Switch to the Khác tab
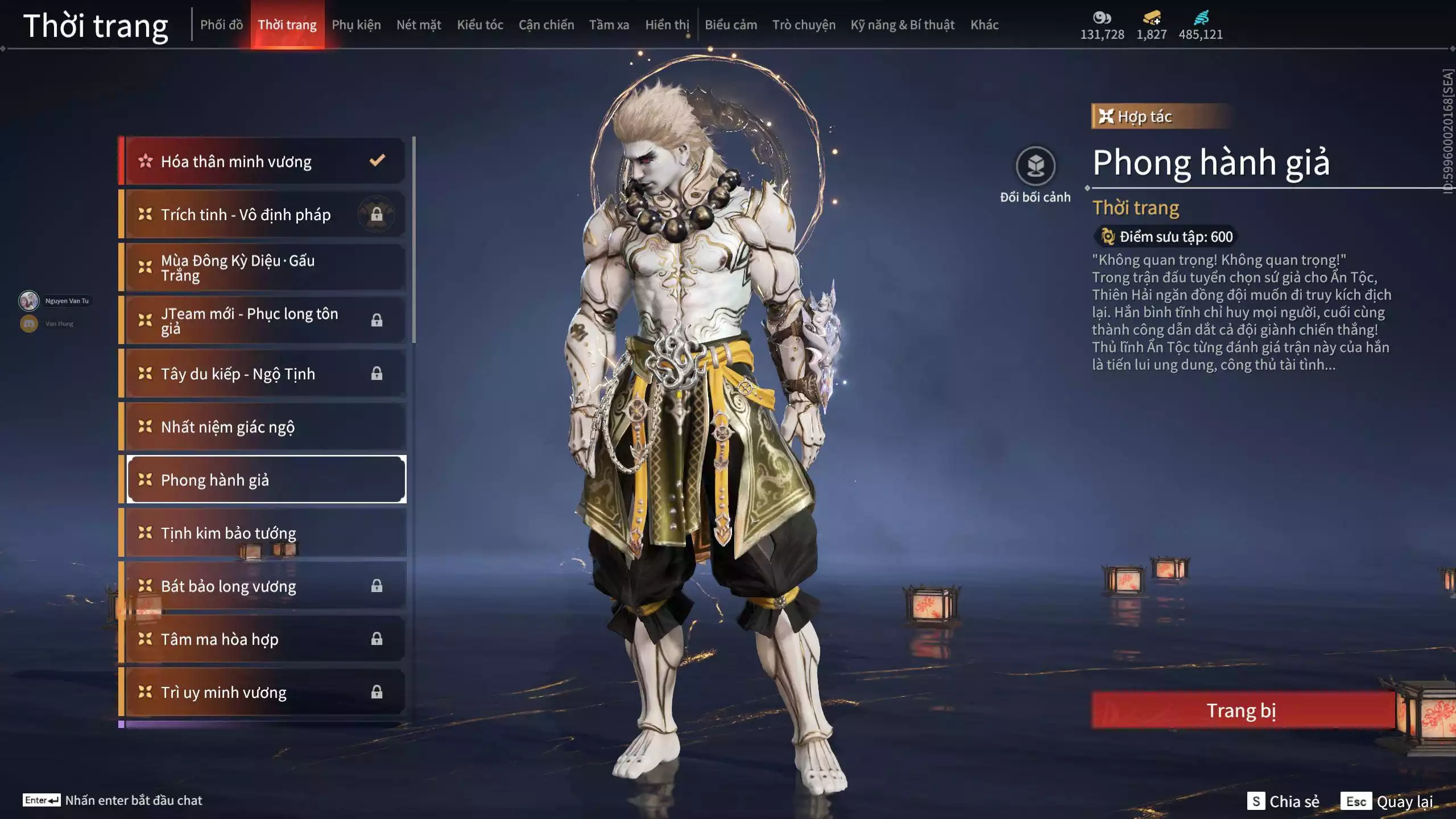Screen dimensions: 1456x819 pos(984,25)
